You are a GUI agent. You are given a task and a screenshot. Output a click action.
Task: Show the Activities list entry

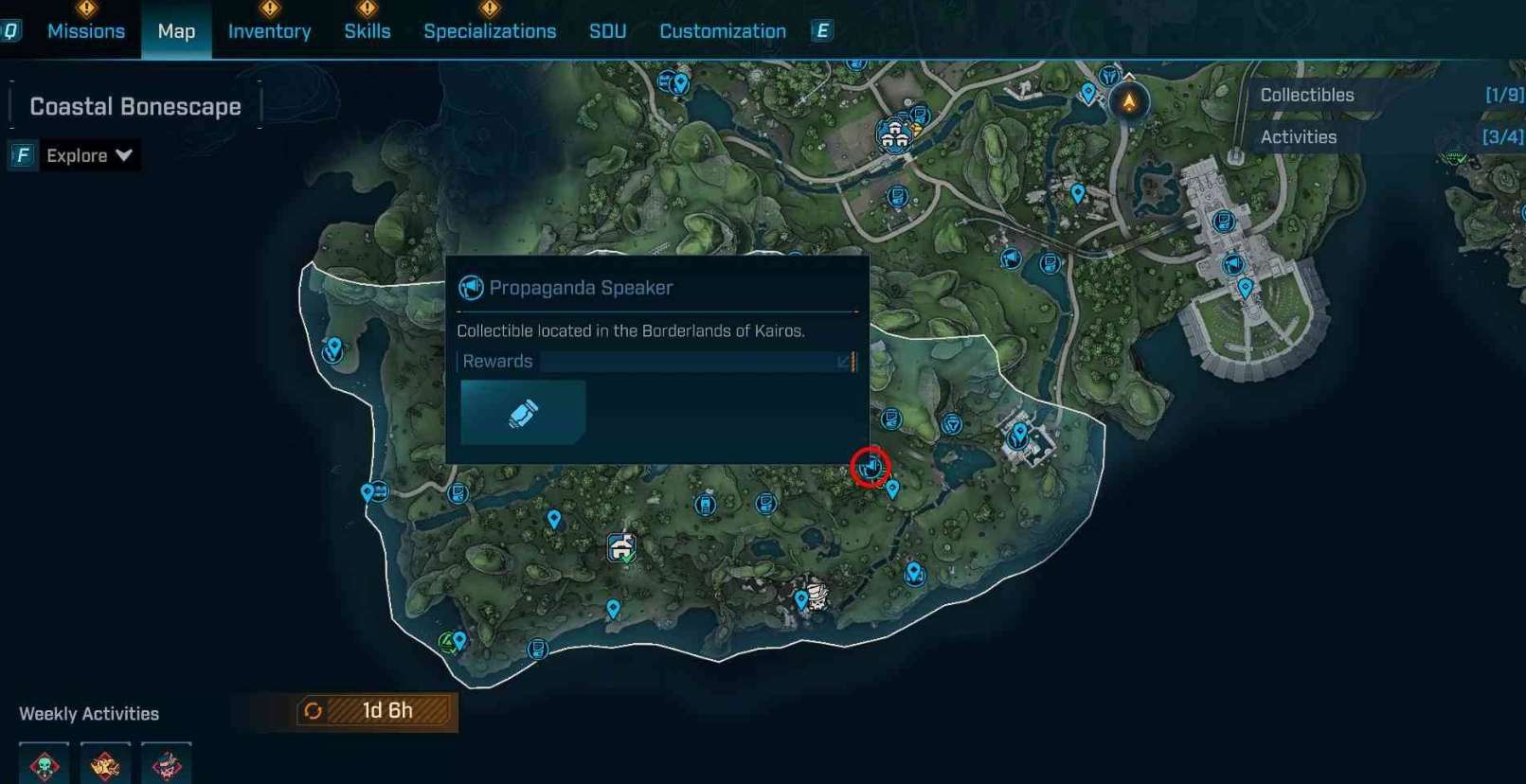[1390, 137]
